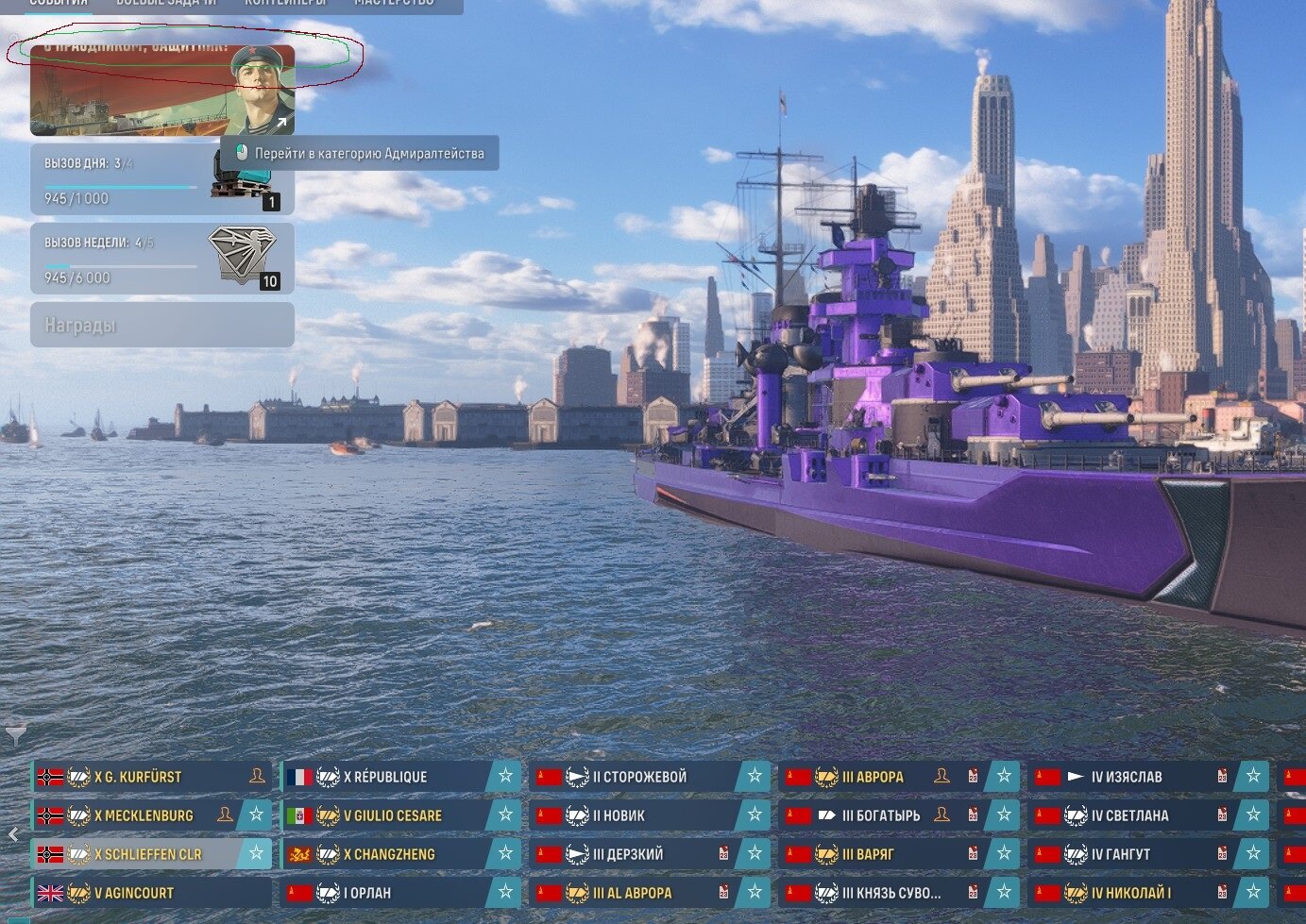
Task: Toggle the star on IV Светлана
Action: (1253, 815)
